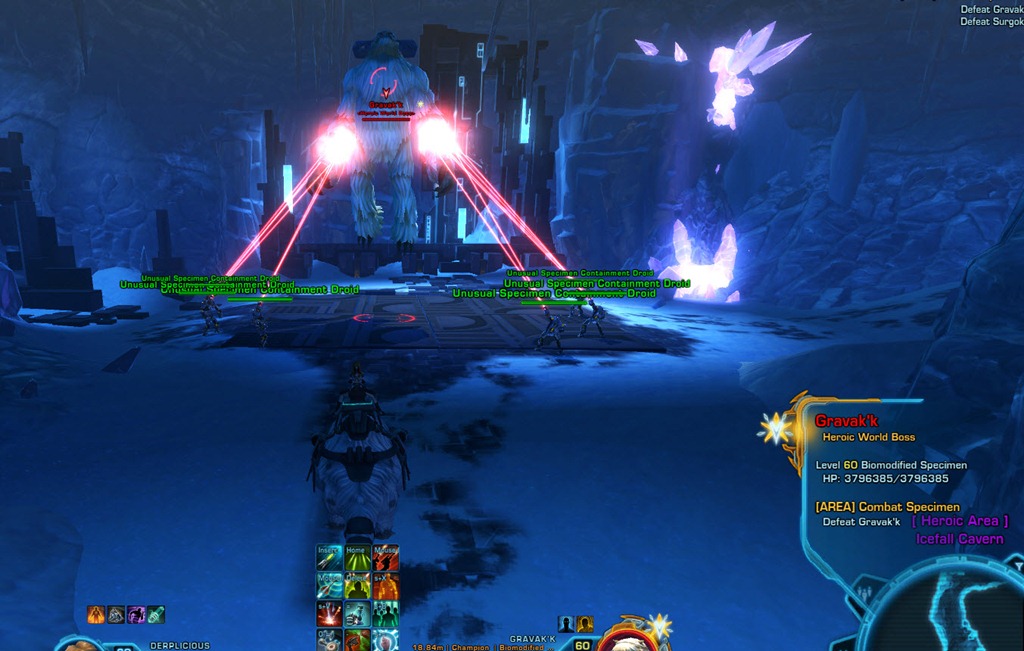
Task: Use the green beams ability bound to Home
Action: (357, 556)
